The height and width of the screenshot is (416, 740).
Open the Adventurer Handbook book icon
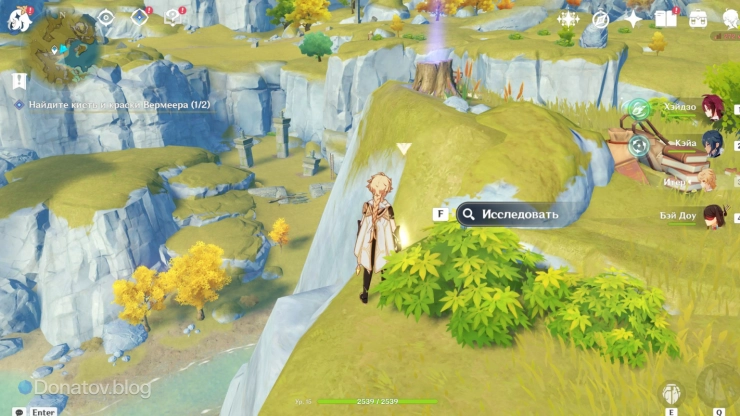(665, 19)
